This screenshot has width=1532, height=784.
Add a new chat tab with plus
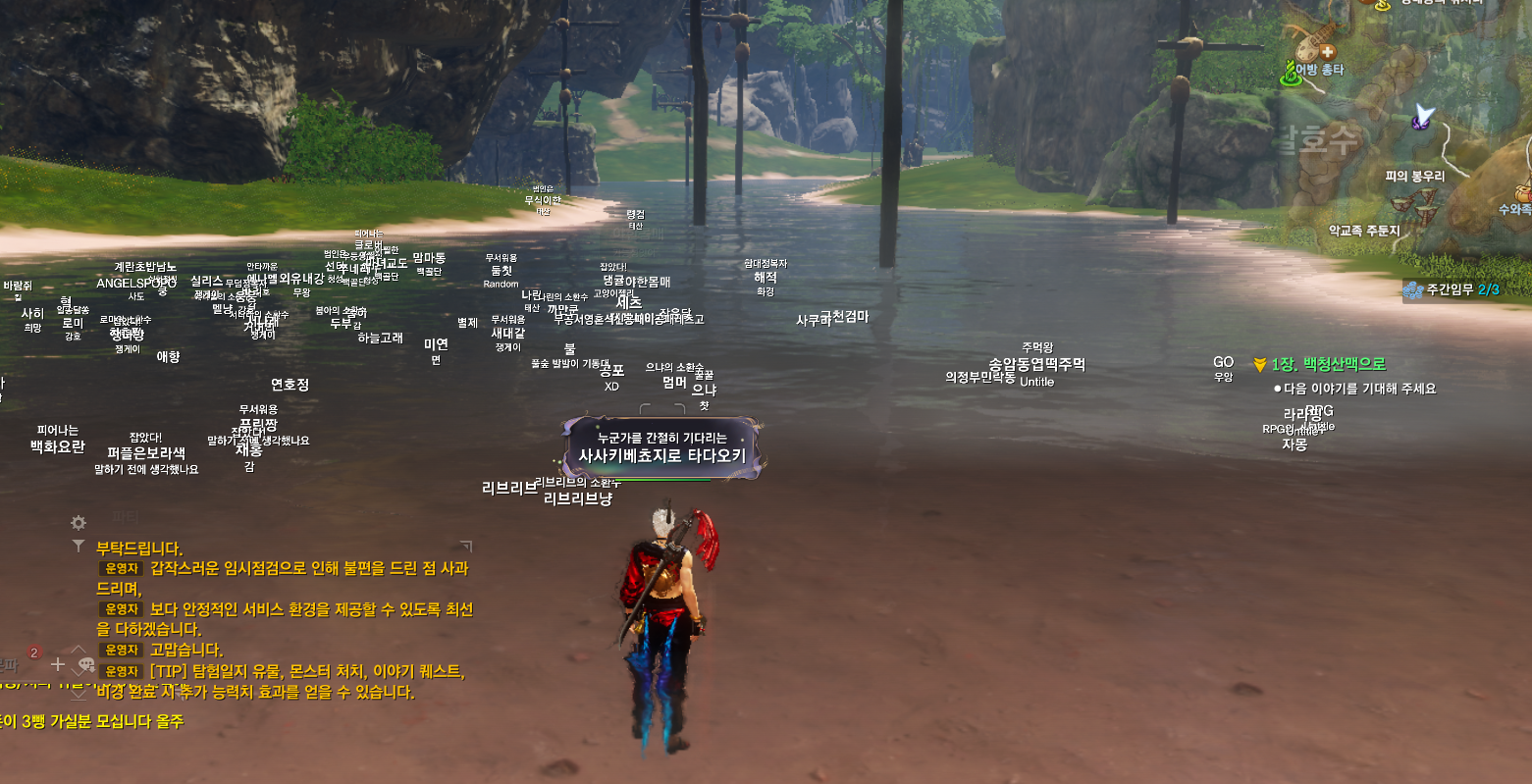58,664
